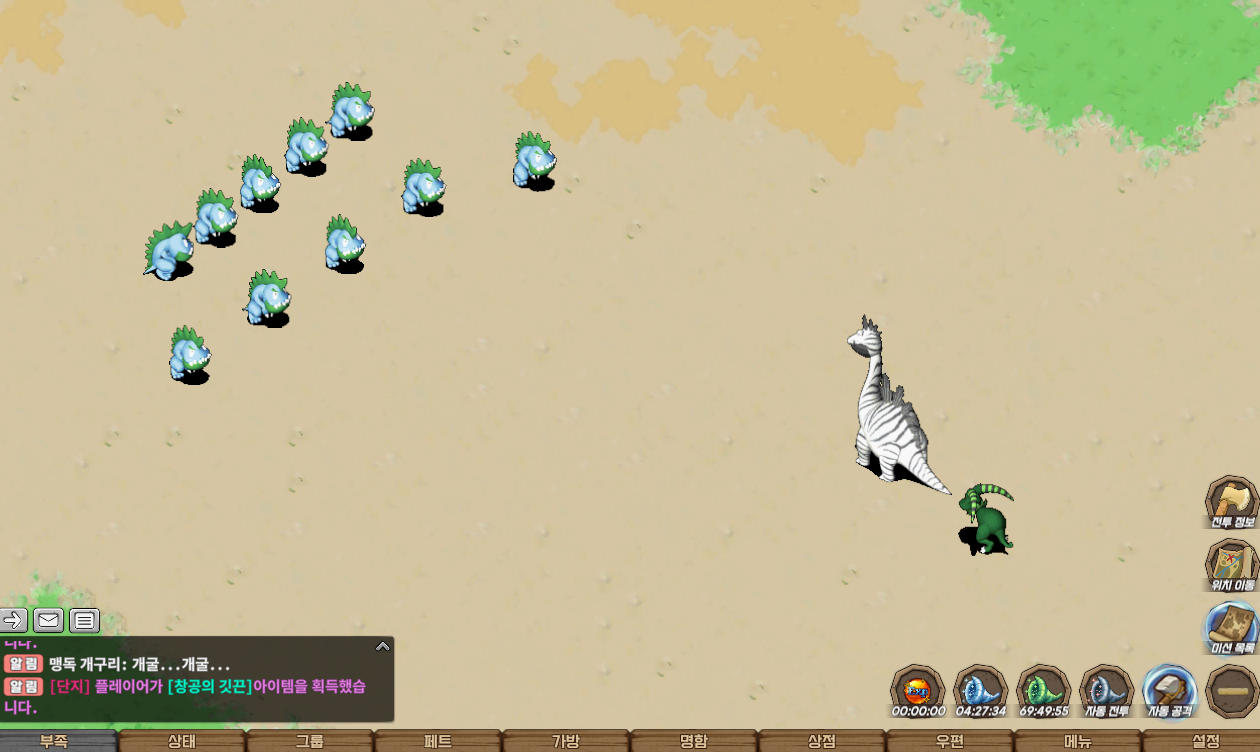
Task: Open the 메뉴 (menu) button
Action: click(1078, 741)
